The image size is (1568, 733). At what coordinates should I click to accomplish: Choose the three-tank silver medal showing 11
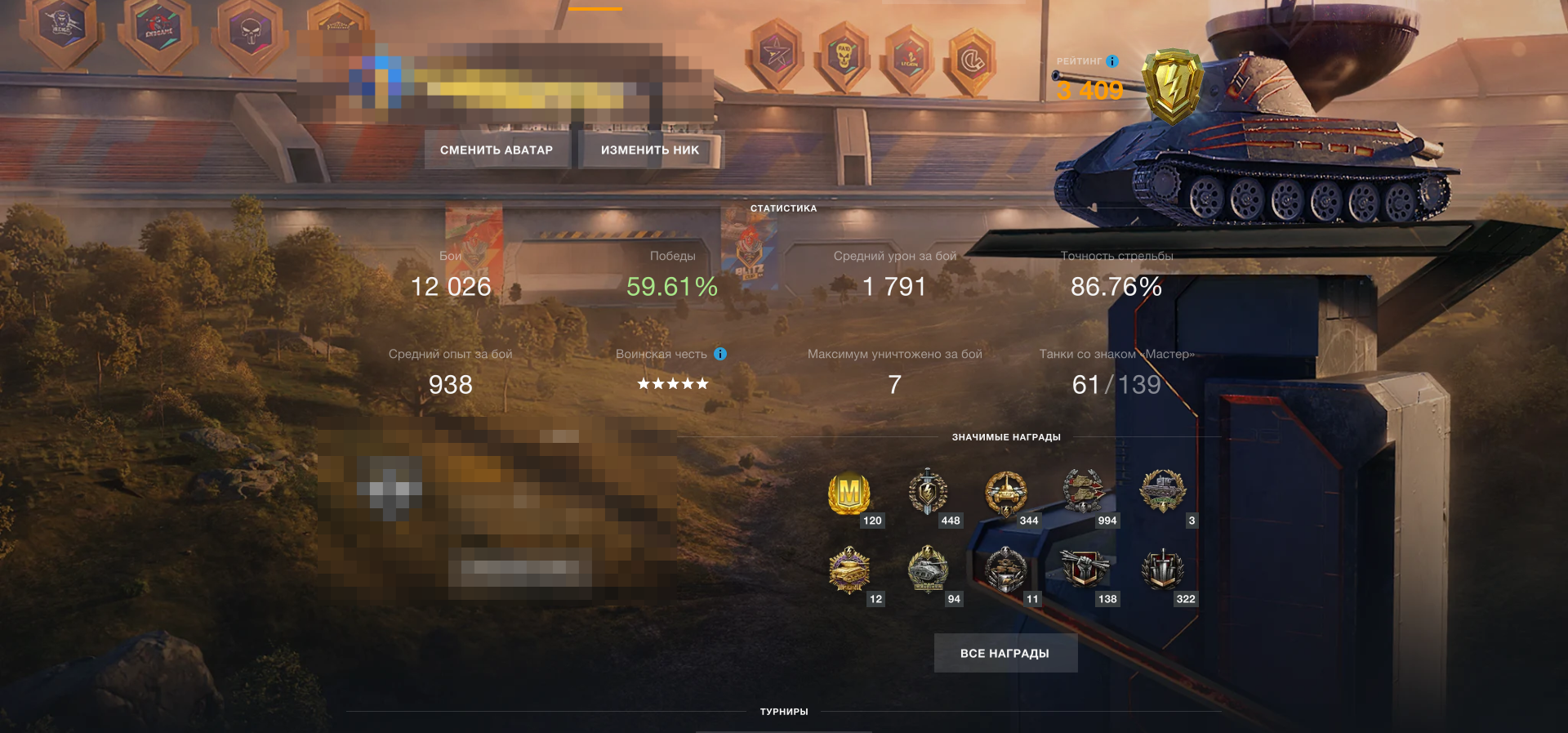[x=1006, y=570]
